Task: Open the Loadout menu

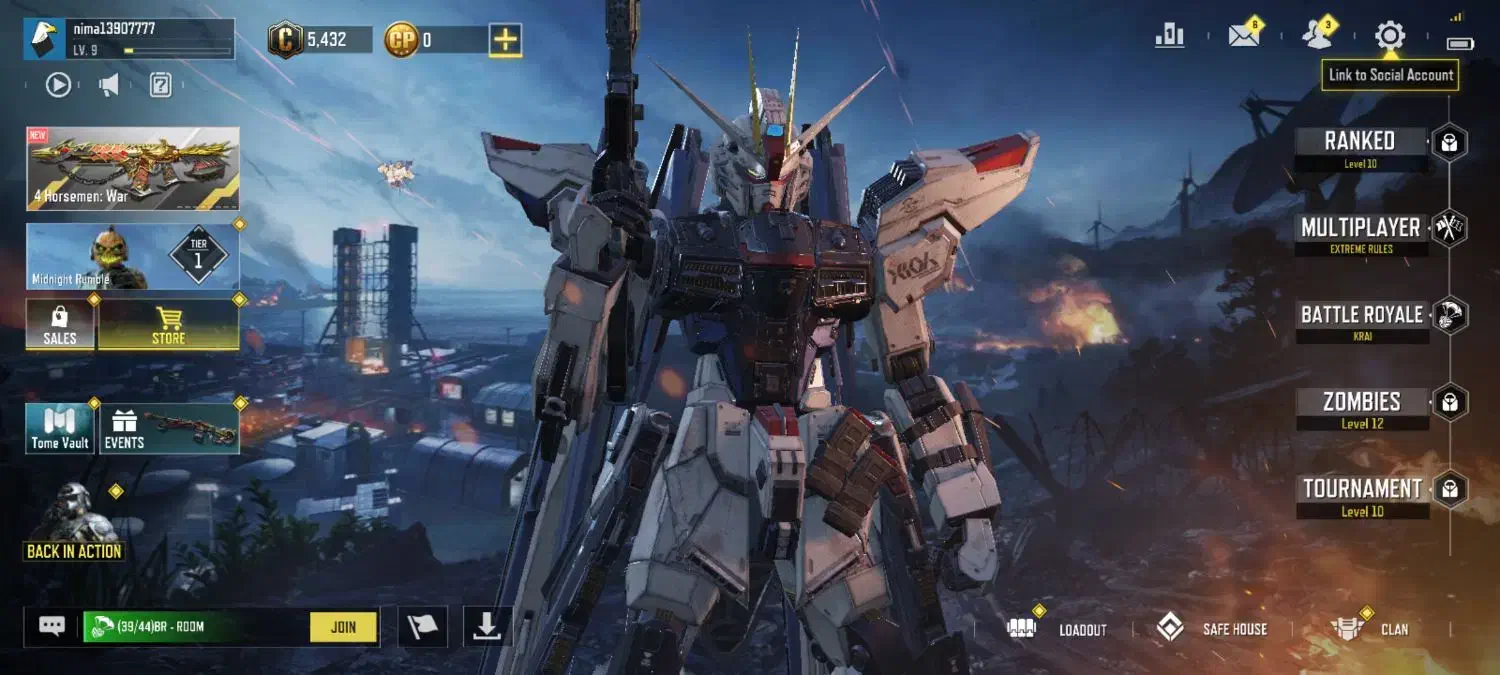Action: click(1061, 629)
